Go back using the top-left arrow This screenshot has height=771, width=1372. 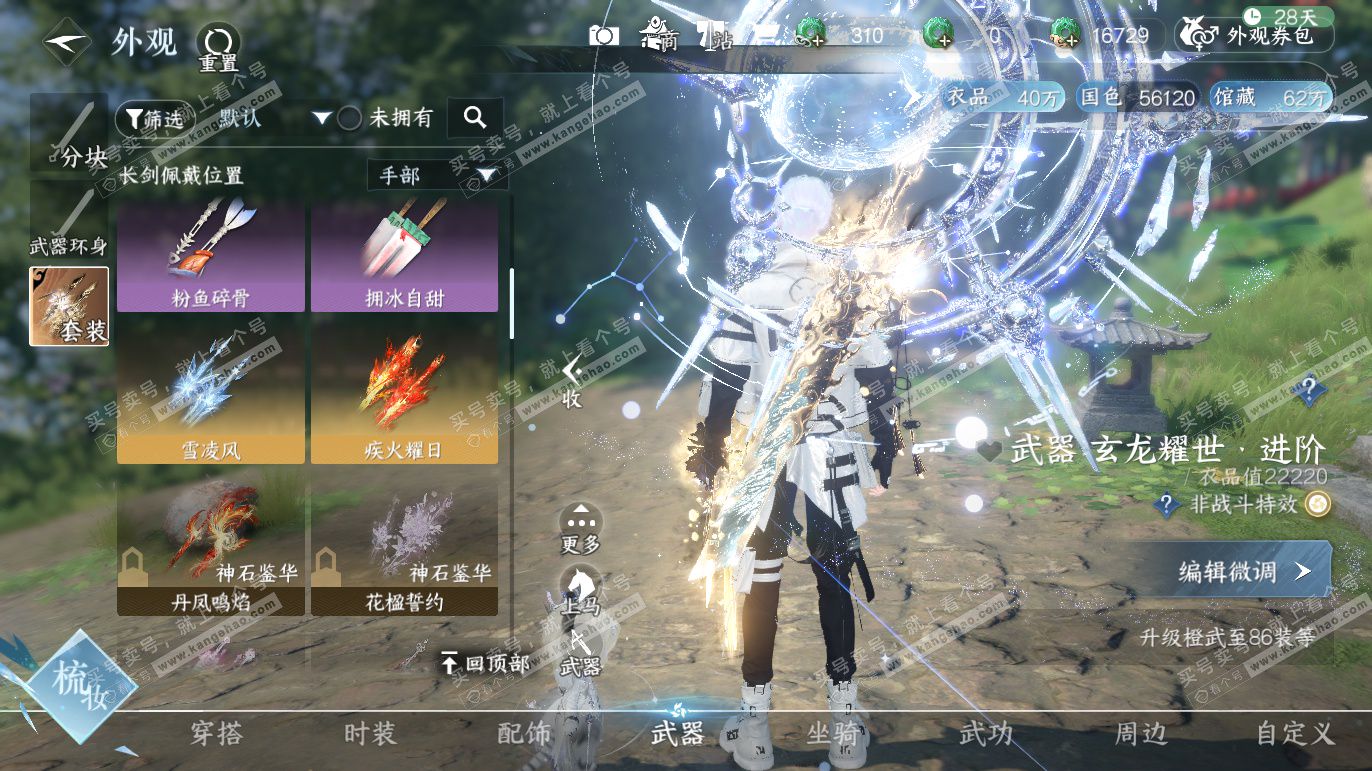[67, 42]
